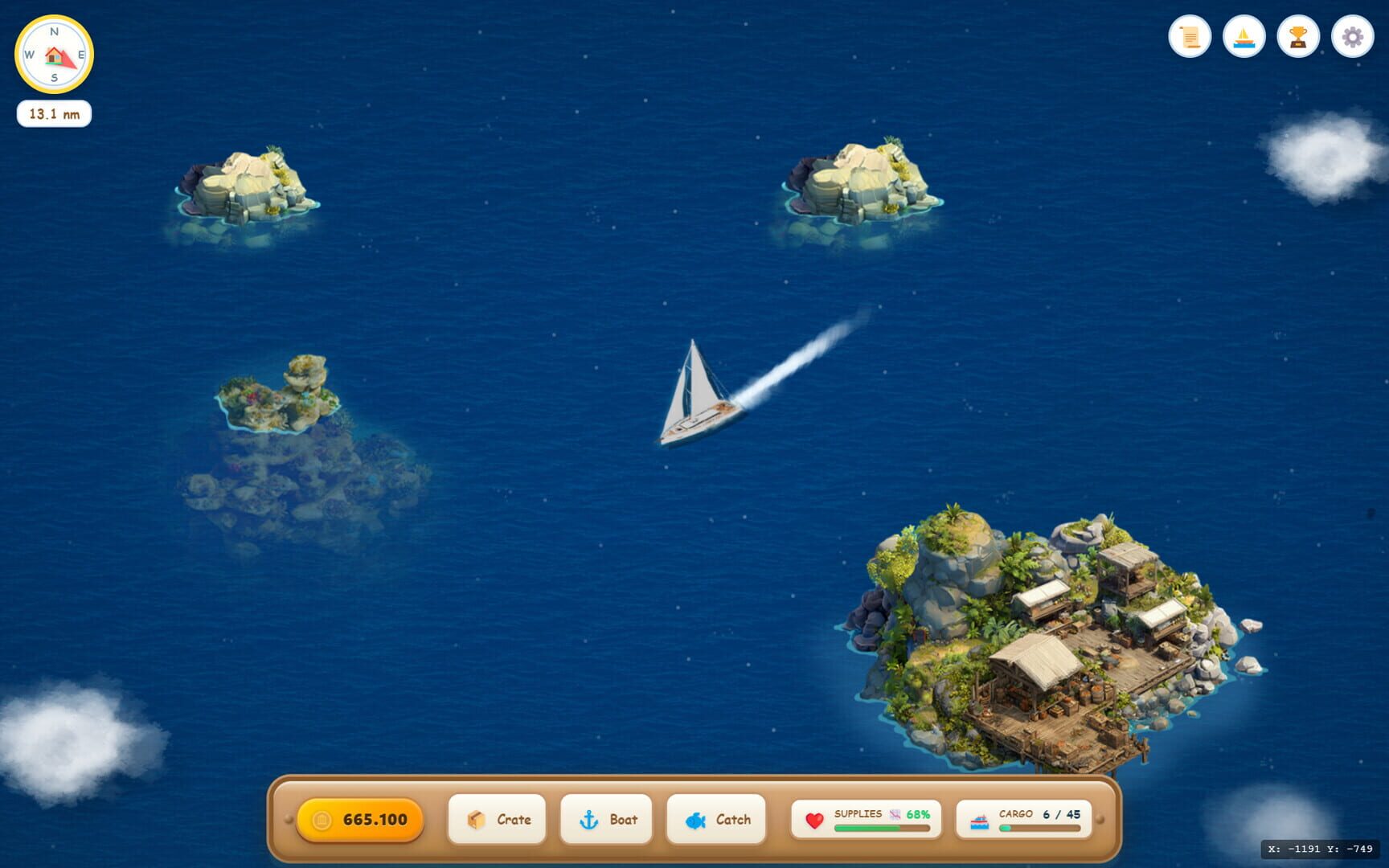The height and width of the screenshot is (868, 1389).
Task: Click the coin icon on the money display
Action: [322, 820]
